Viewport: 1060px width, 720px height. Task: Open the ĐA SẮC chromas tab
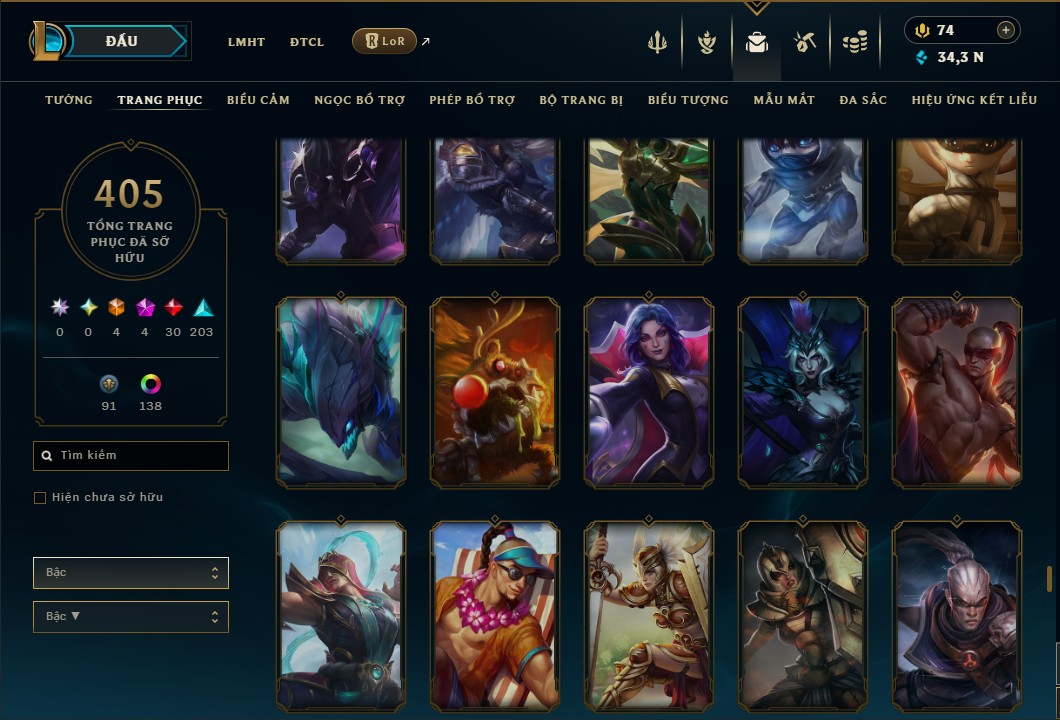pos(863,100)
